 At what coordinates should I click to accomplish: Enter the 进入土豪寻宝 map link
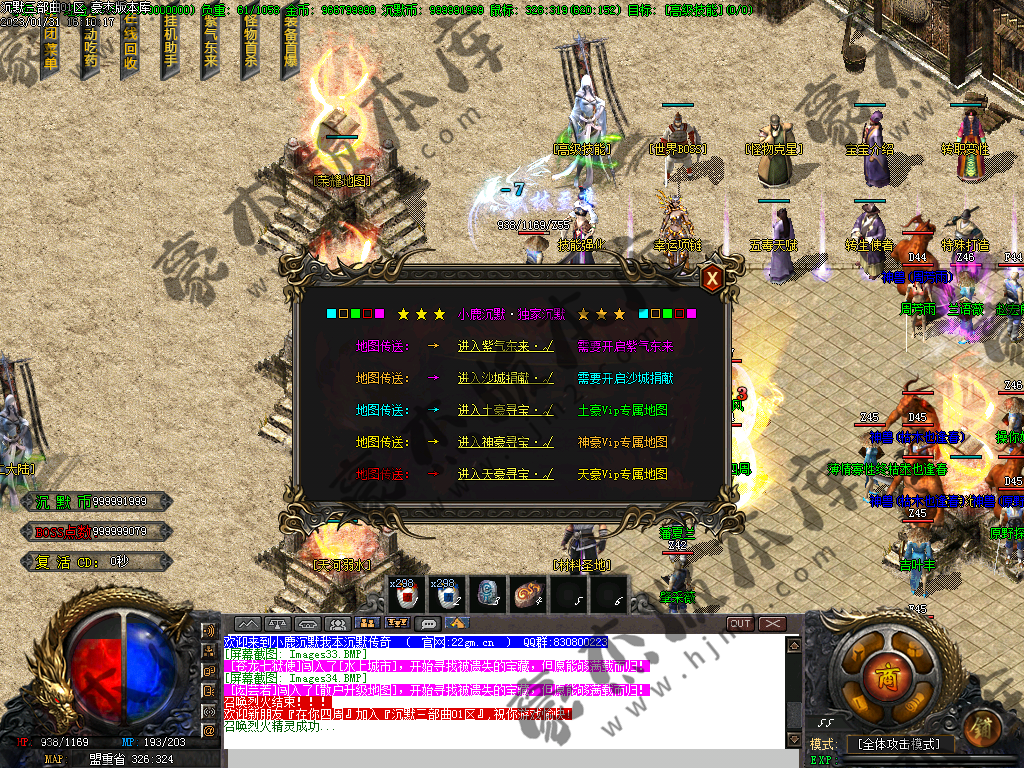[x=505, y=410]
